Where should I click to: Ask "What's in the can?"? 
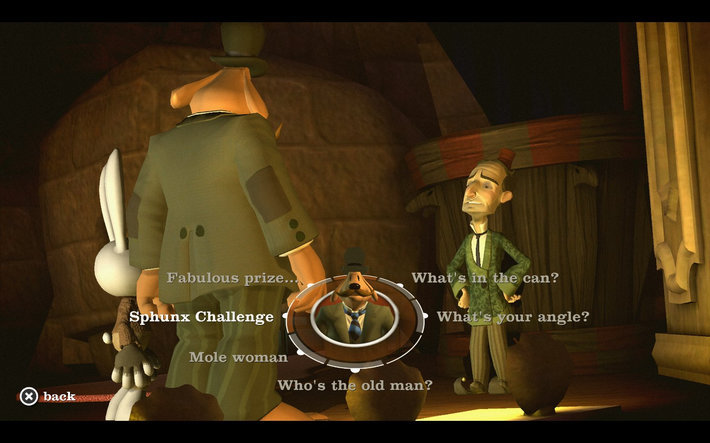[484, 278]
